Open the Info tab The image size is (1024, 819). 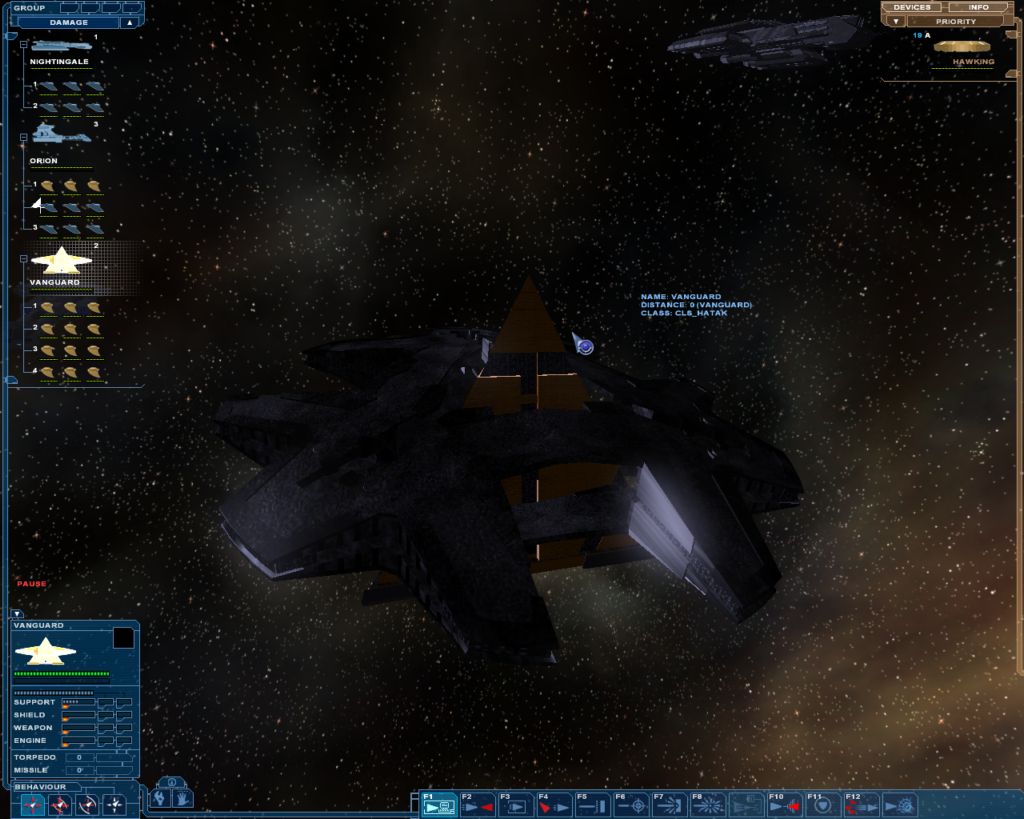coord(978,8)
